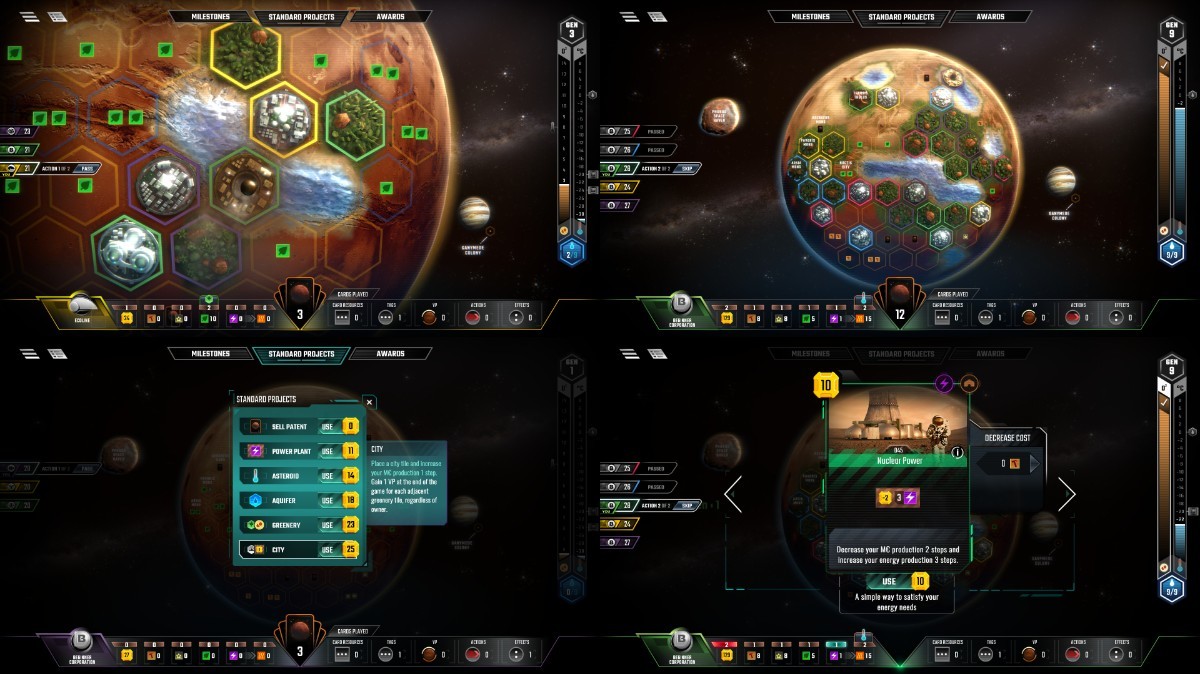
Task: Open the info icon on Nuclear Power
Action: tap(957, 452)
